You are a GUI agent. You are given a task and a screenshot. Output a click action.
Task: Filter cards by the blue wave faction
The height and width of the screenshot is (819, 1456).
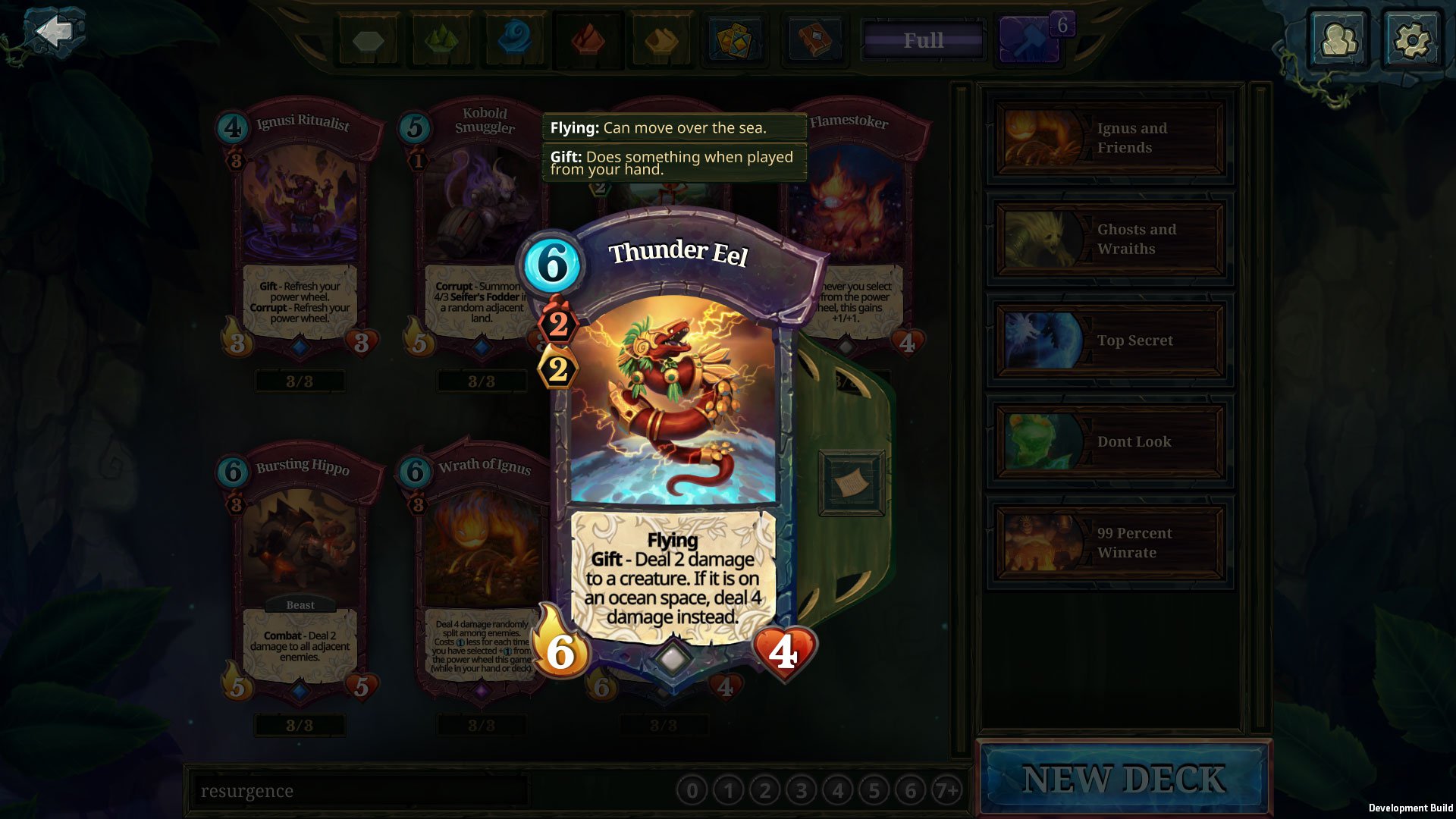click(x=515, y=40)
